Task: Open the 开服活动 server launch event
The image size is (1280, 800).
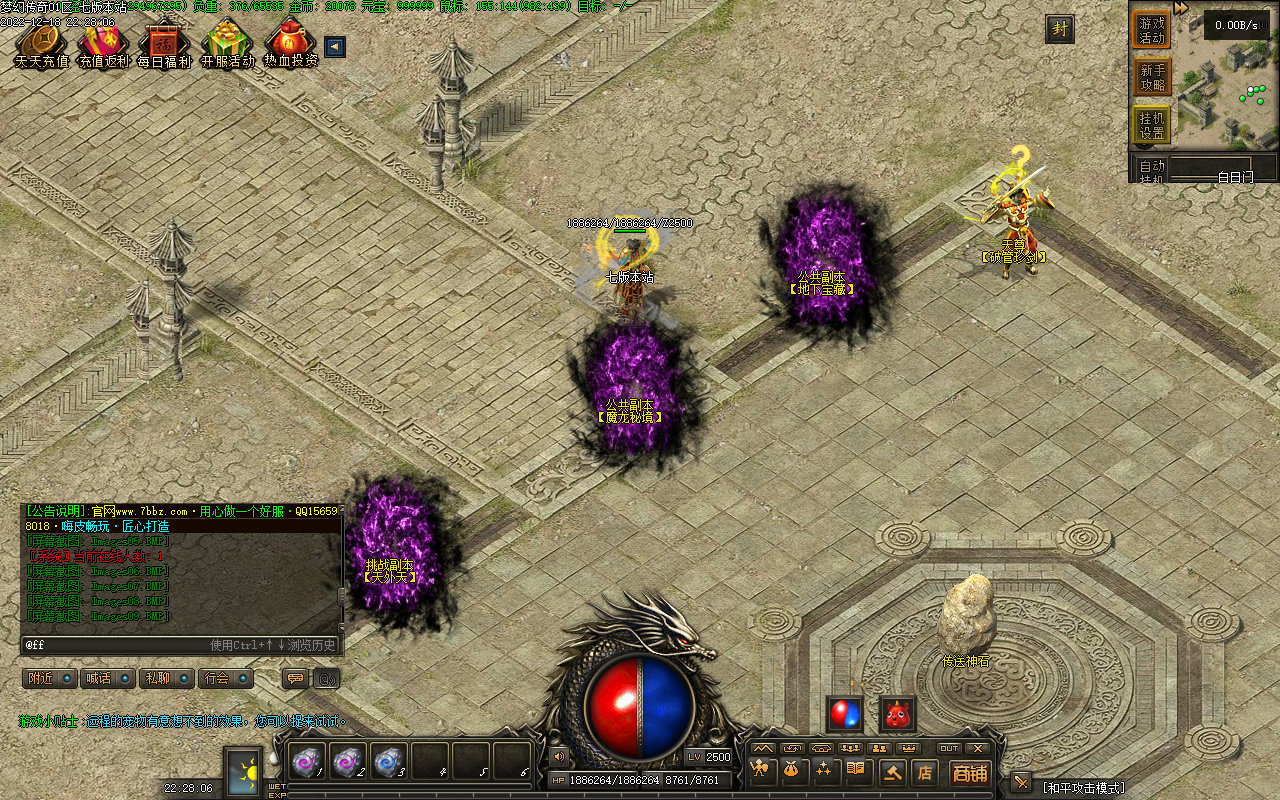Action: [227, 44]
